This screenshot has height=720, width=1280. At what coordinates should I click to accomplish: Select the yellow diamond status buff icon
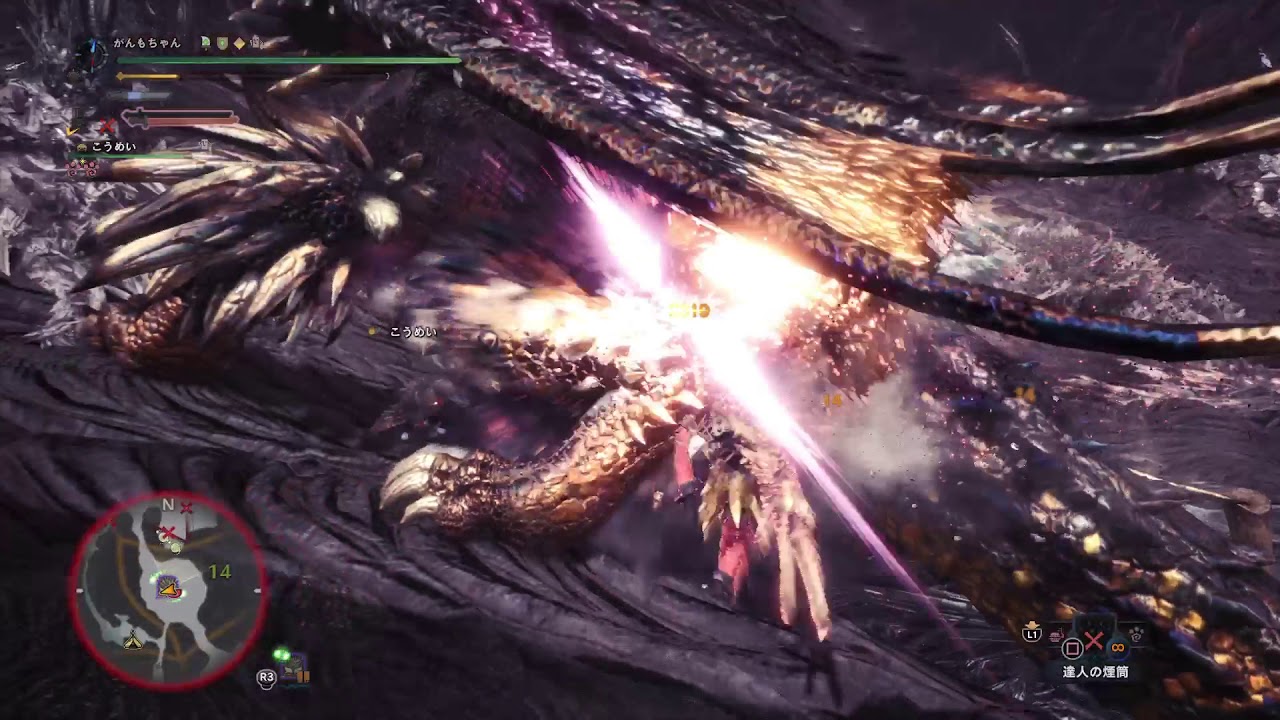239,43
